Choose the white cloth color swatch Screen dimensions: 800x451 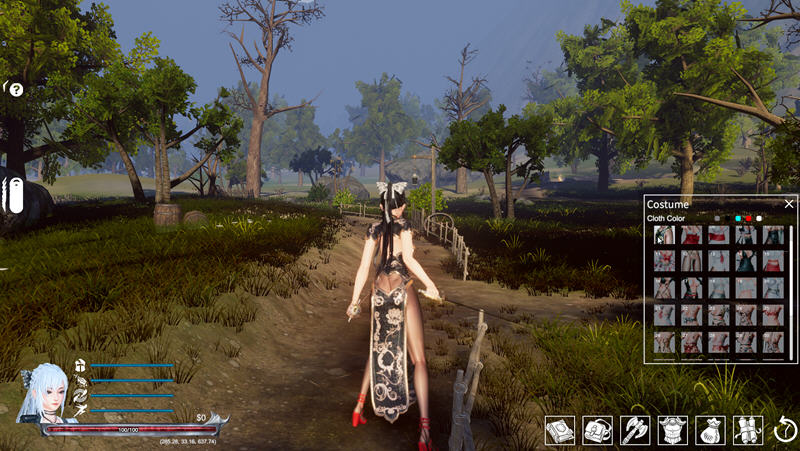click(x=759, y=218)
